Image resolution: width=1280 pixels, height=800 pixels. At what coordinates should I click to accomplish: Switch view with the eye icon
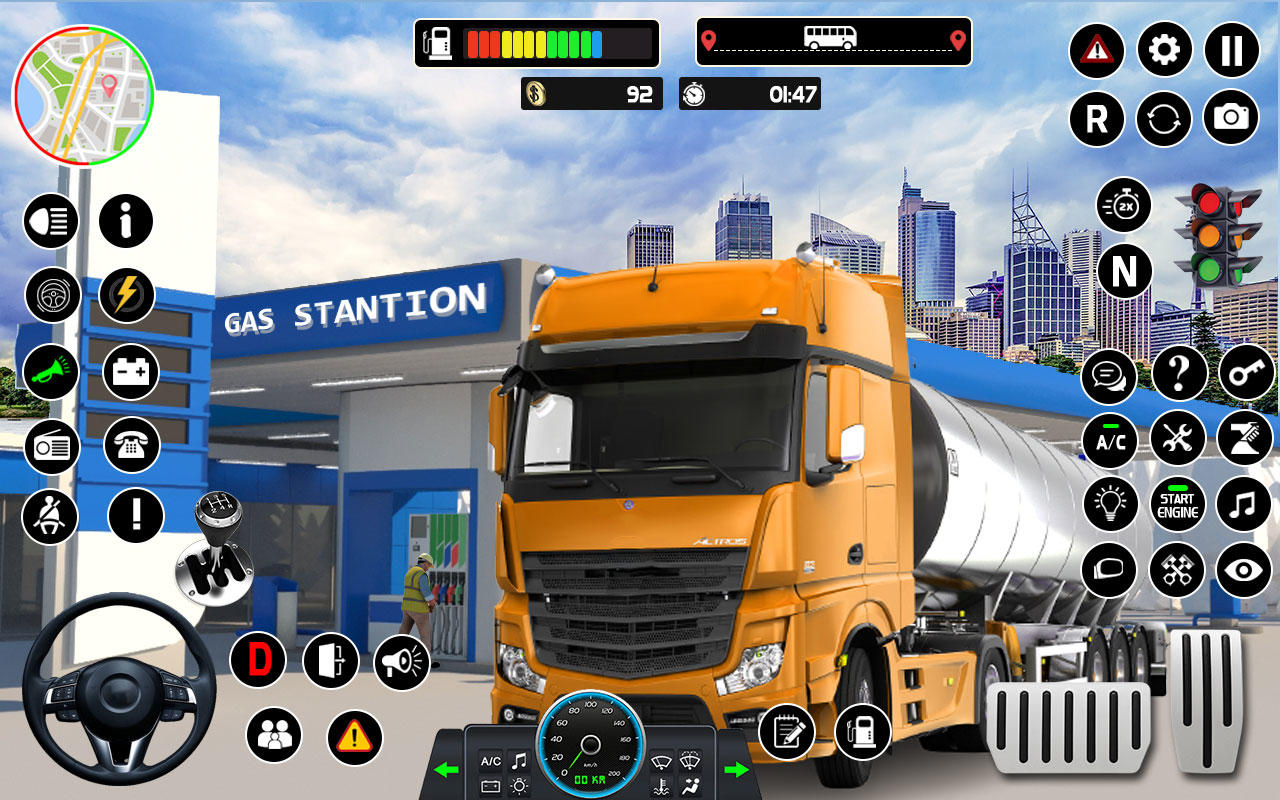point(1244,570)
